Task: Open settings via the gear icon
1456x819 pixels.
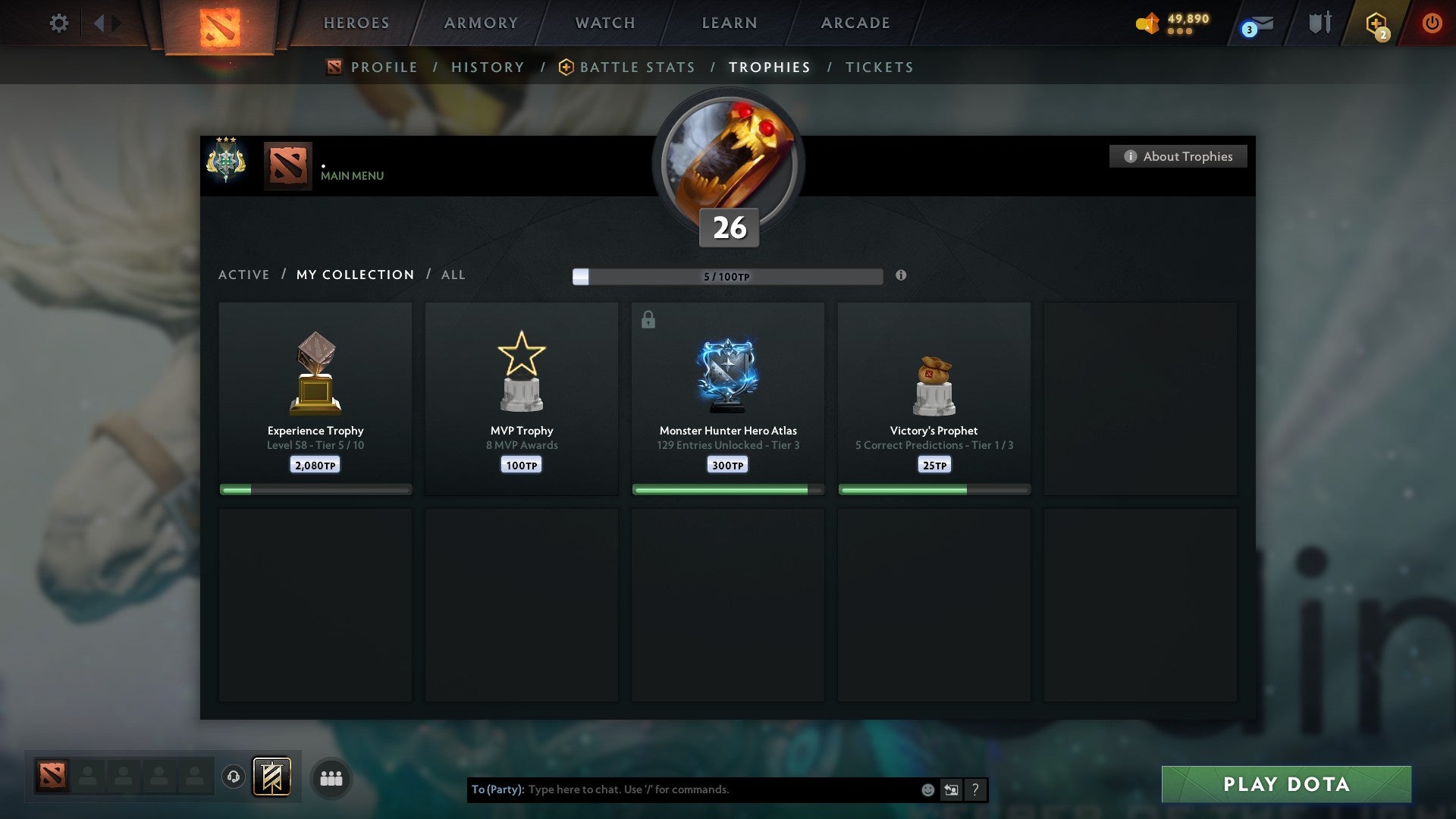Action: point(58,23)
